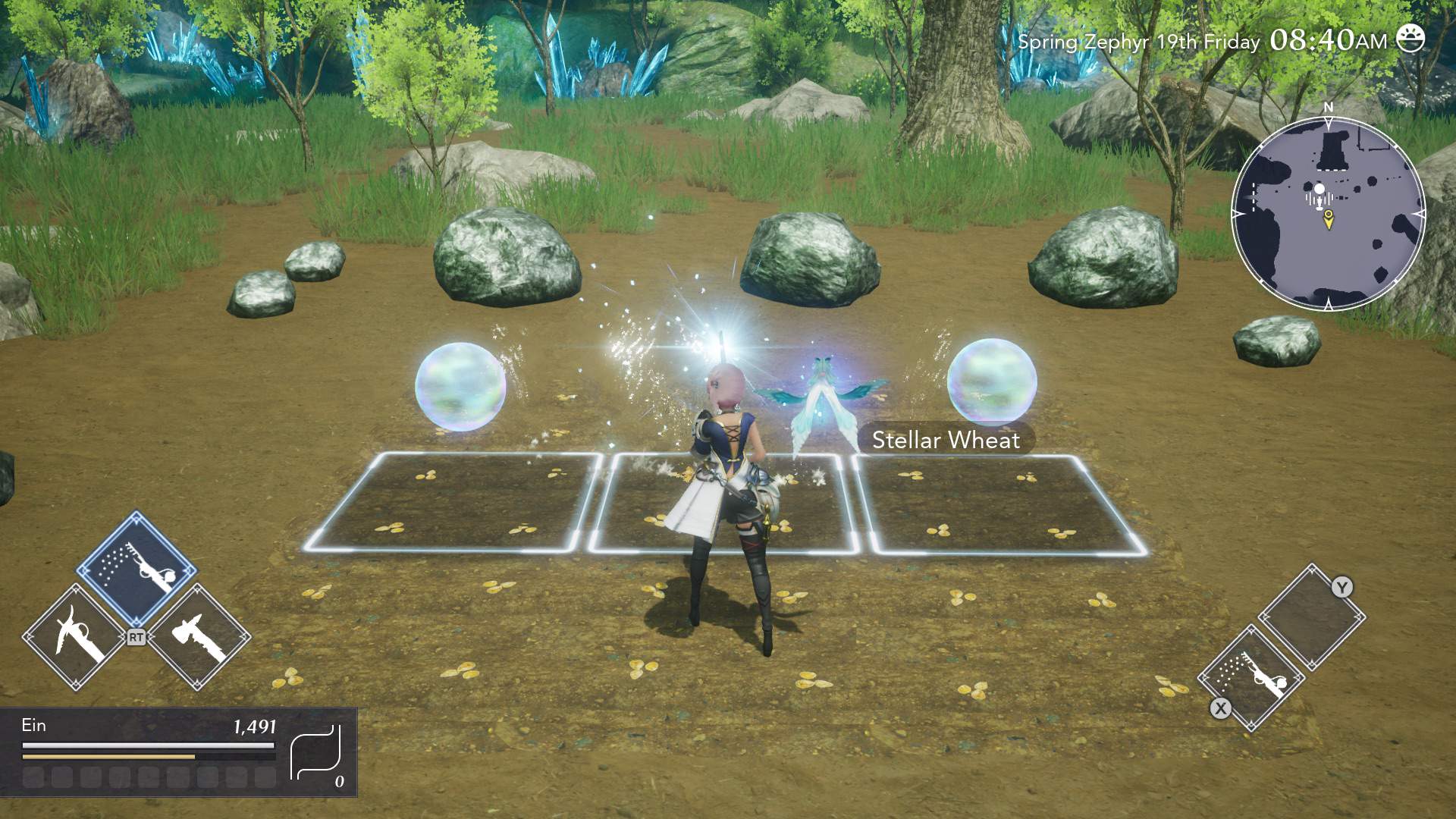Use the unhighlighted watering action slot

tap(1251, 677)
